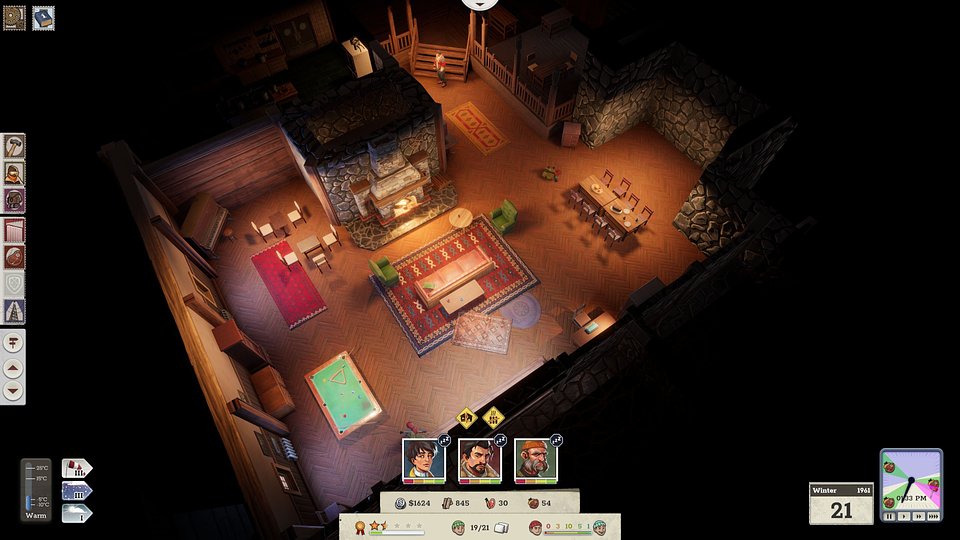The width and height of the screenshot is (960, 540).
Task: Select the bearded dark-haired man portrait
Action: 479,459
